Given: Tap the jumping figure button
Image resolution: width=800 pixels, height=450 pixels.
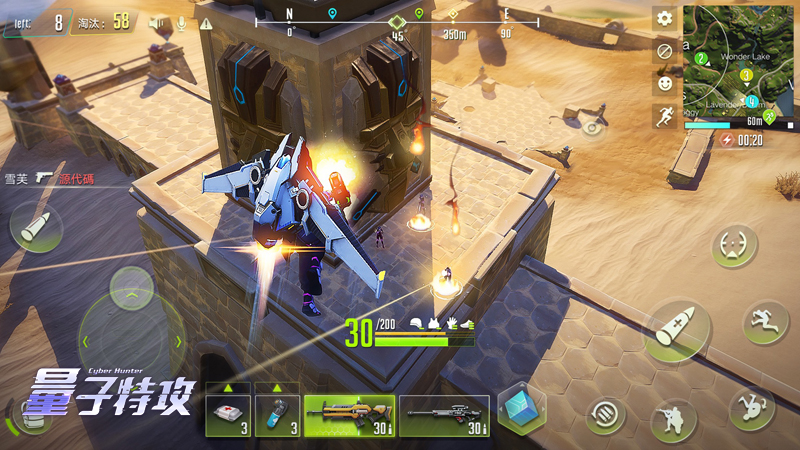Looking at the screenshot, I should 765,322.
